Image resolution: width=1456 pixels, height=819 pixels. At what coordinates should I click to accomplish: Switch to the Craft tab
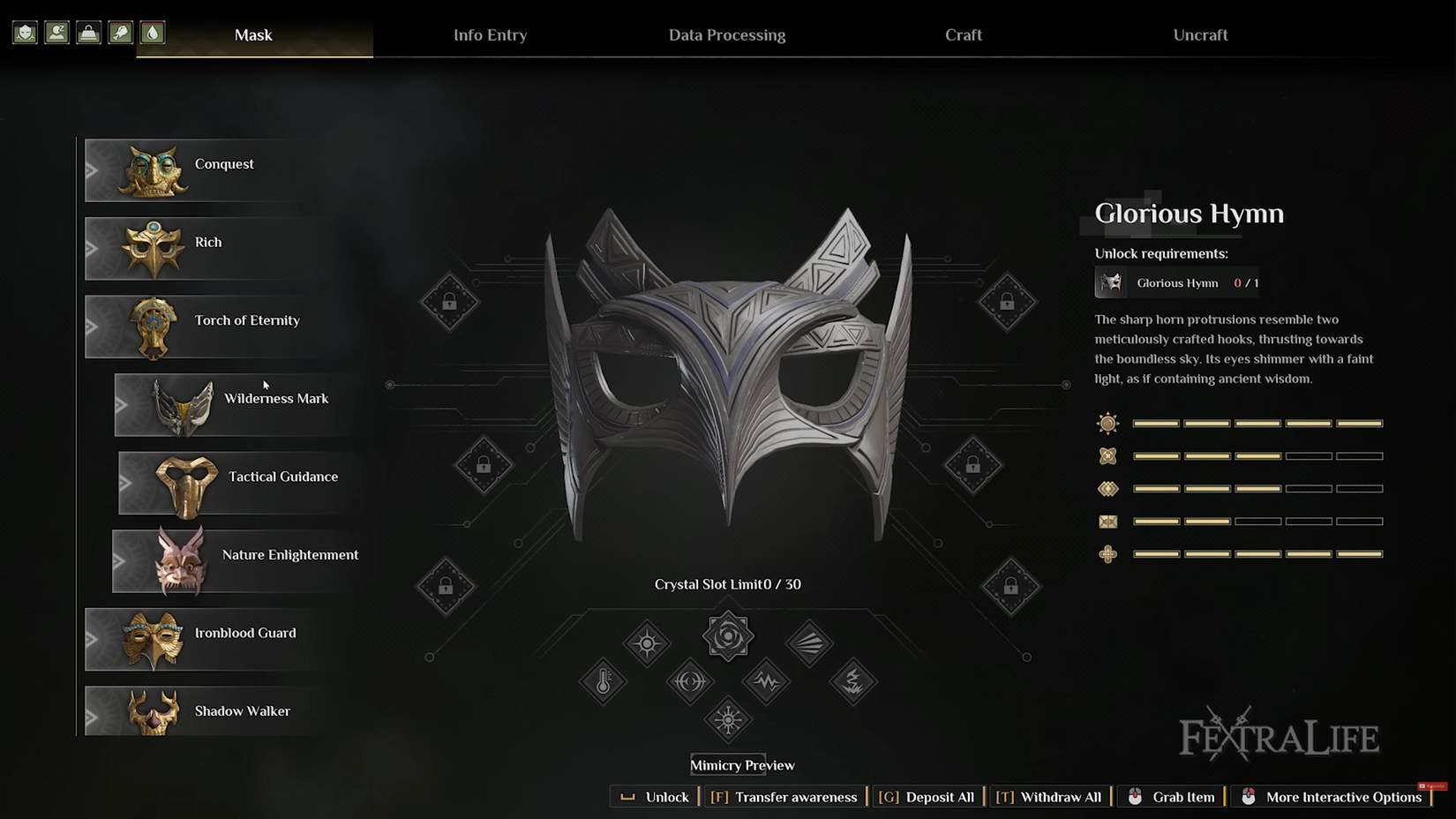[x=963, y=35]
